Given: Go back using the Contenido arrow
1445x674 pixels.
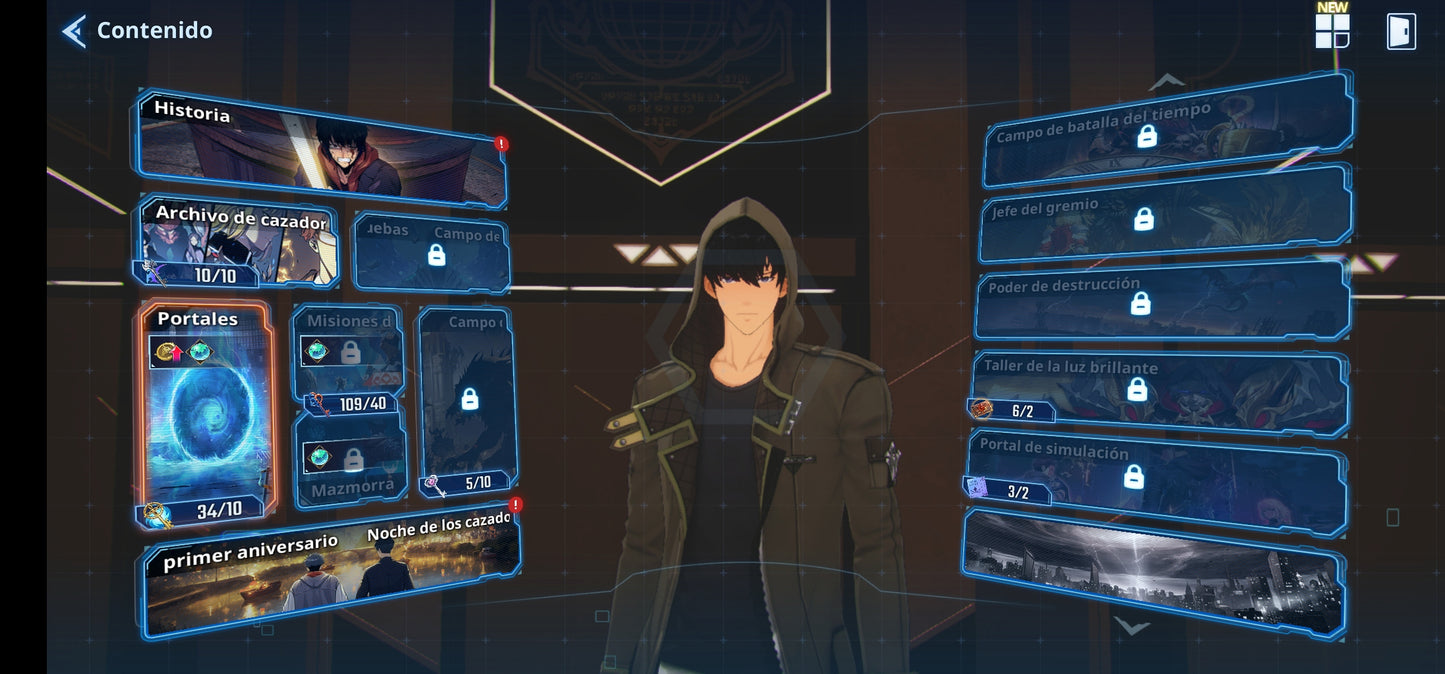Looking at the screenshot, I should coord(74,31).
